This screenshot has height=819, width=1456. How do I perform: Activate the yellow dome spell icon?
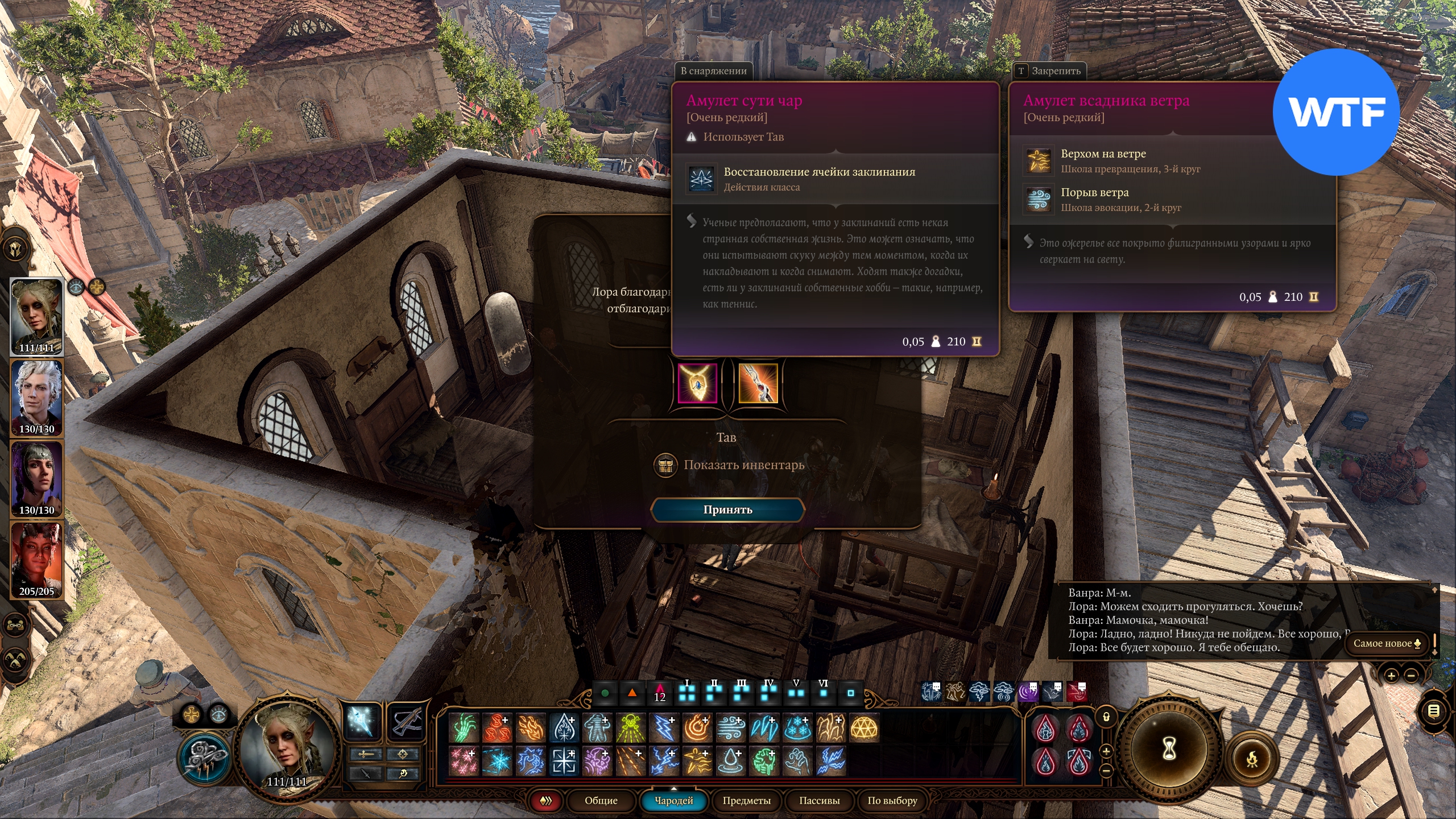(x=864, y=728)
